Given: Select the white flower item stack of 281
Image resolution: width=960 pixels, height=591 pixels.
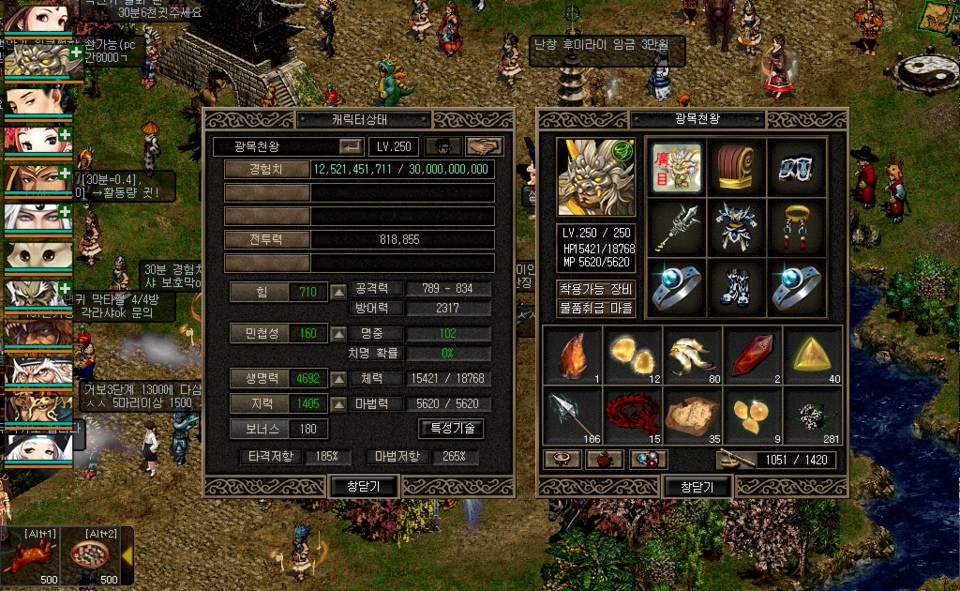Looking at the screenshot, I should (x=812, y=413).
